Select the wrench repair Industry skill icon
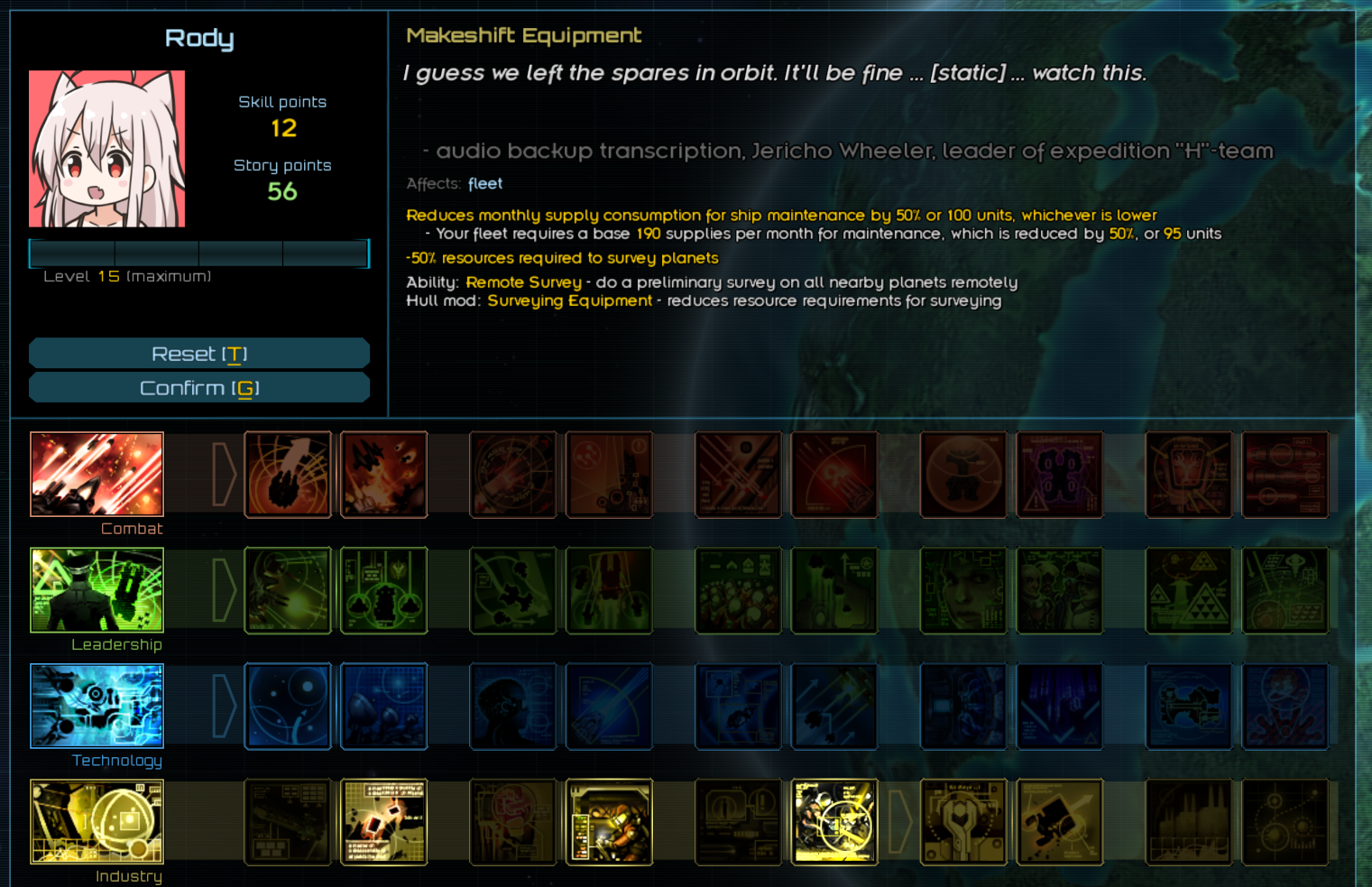Screen dimensions: 1372x887 (x=963, y=822)
